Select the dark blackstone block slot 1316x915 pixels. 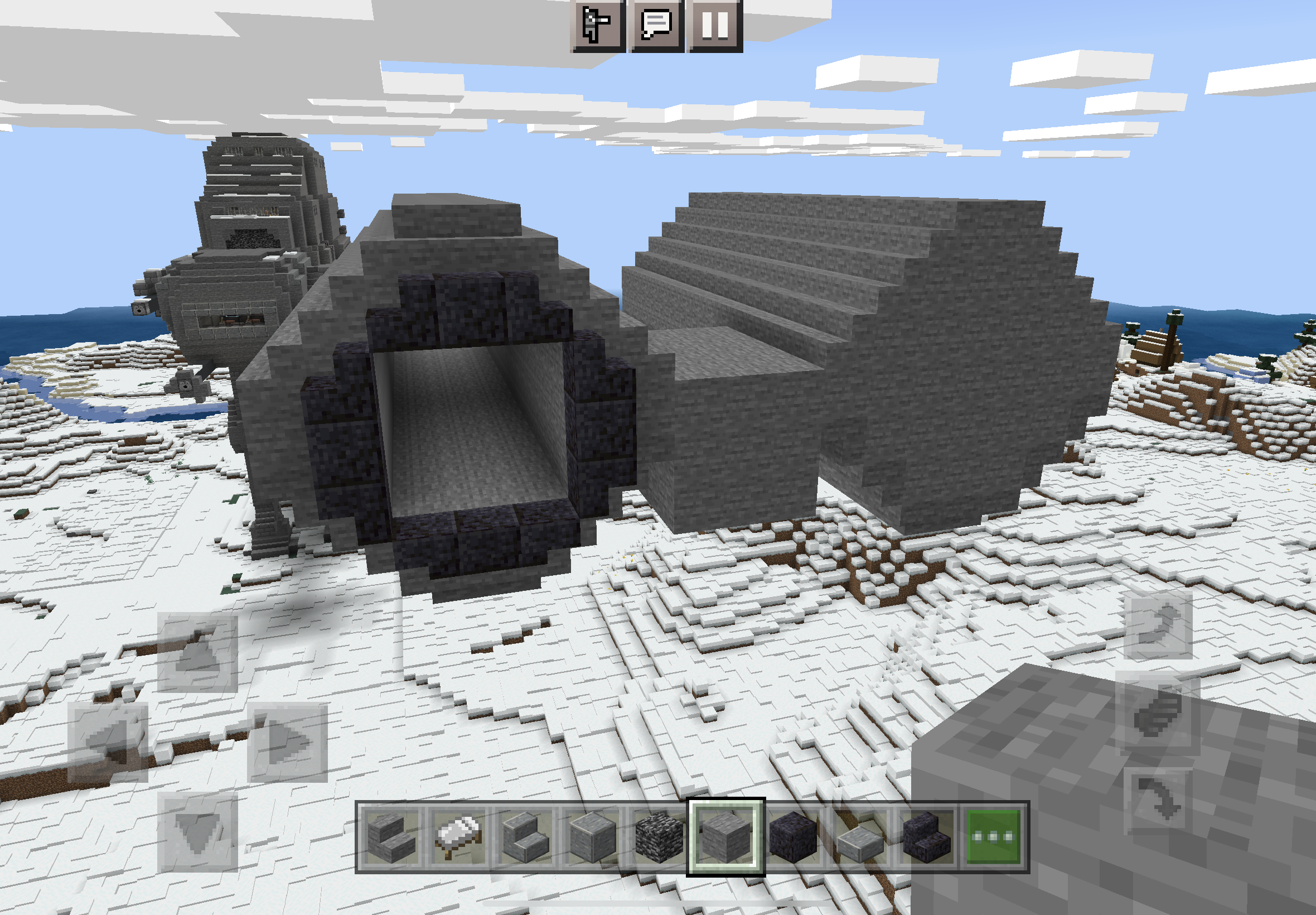point(793,837)
